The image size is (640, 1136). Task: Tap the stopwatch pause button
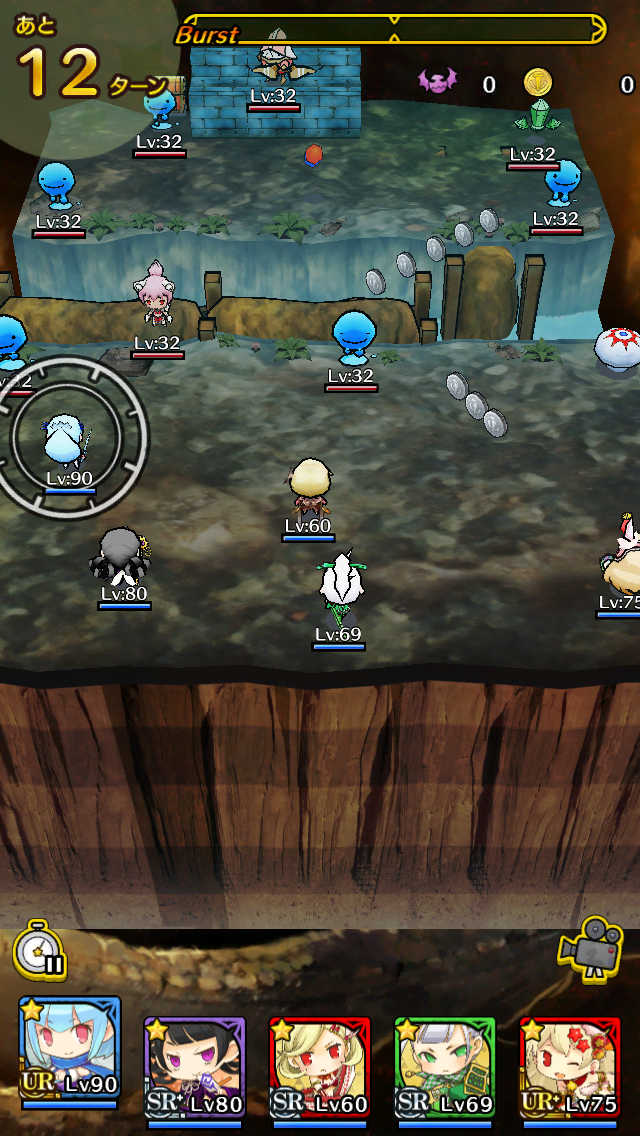pos(40,949)
